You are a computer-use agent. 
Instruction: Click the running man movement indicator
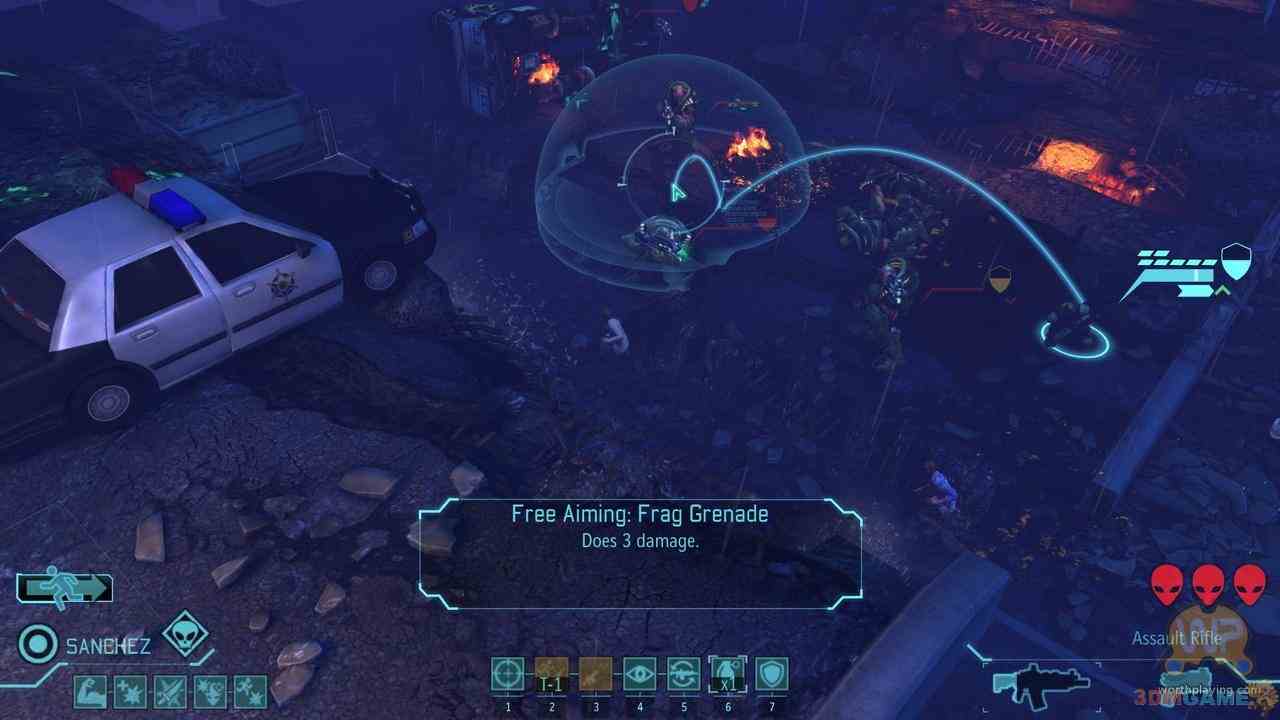pyautogui.click(x=64, y=588)
